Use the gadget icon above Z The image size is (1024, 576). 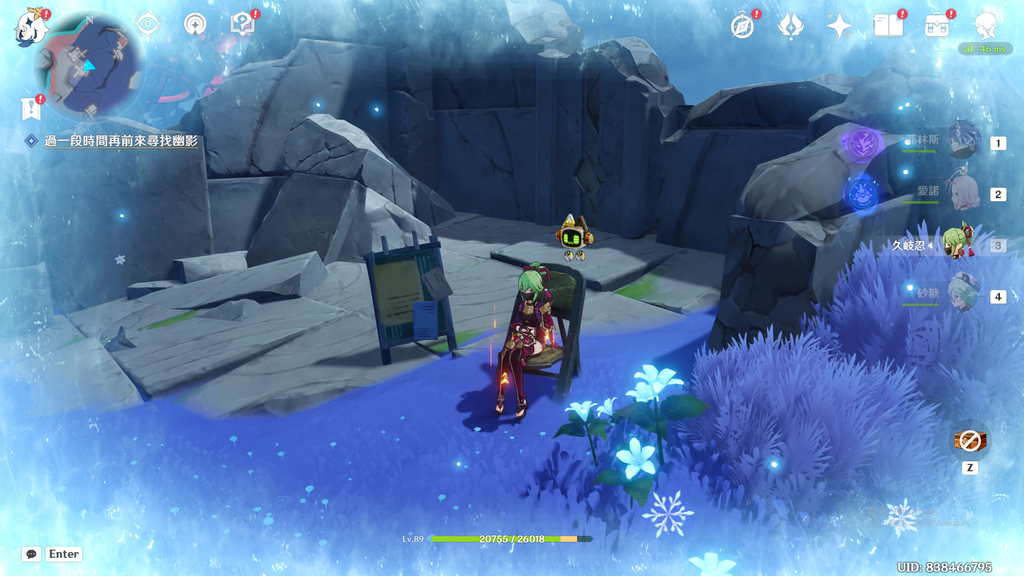pyautogui.click(x=970, y=439)
